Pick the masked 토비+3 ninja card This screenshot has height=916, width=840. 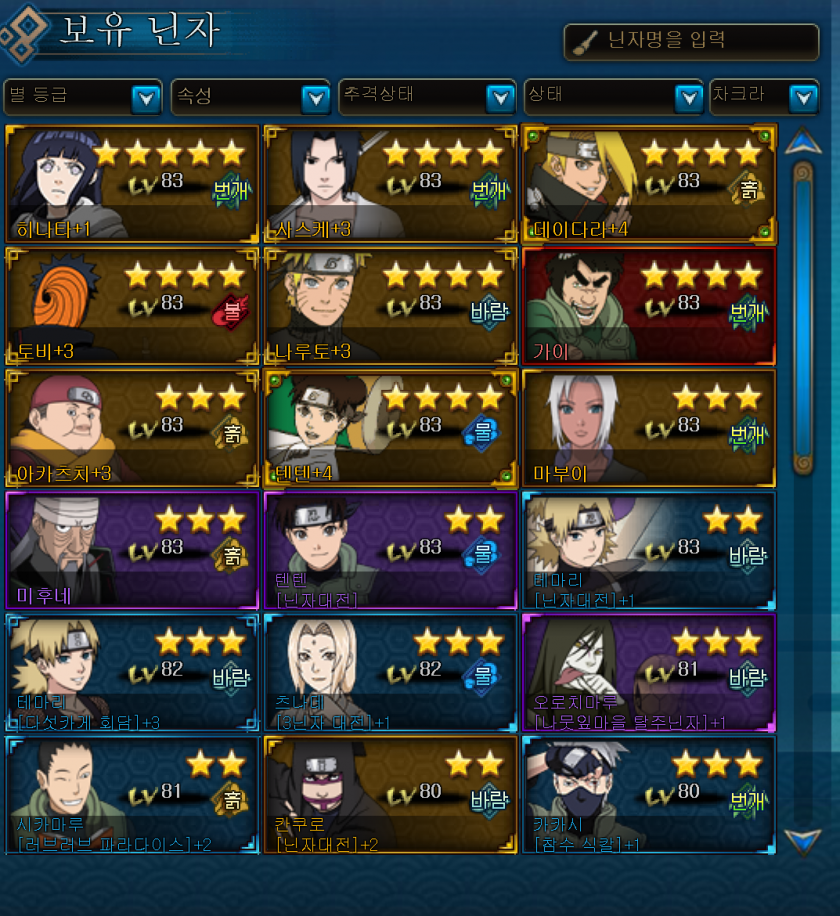pyautogui.click(x=131, y=307)
